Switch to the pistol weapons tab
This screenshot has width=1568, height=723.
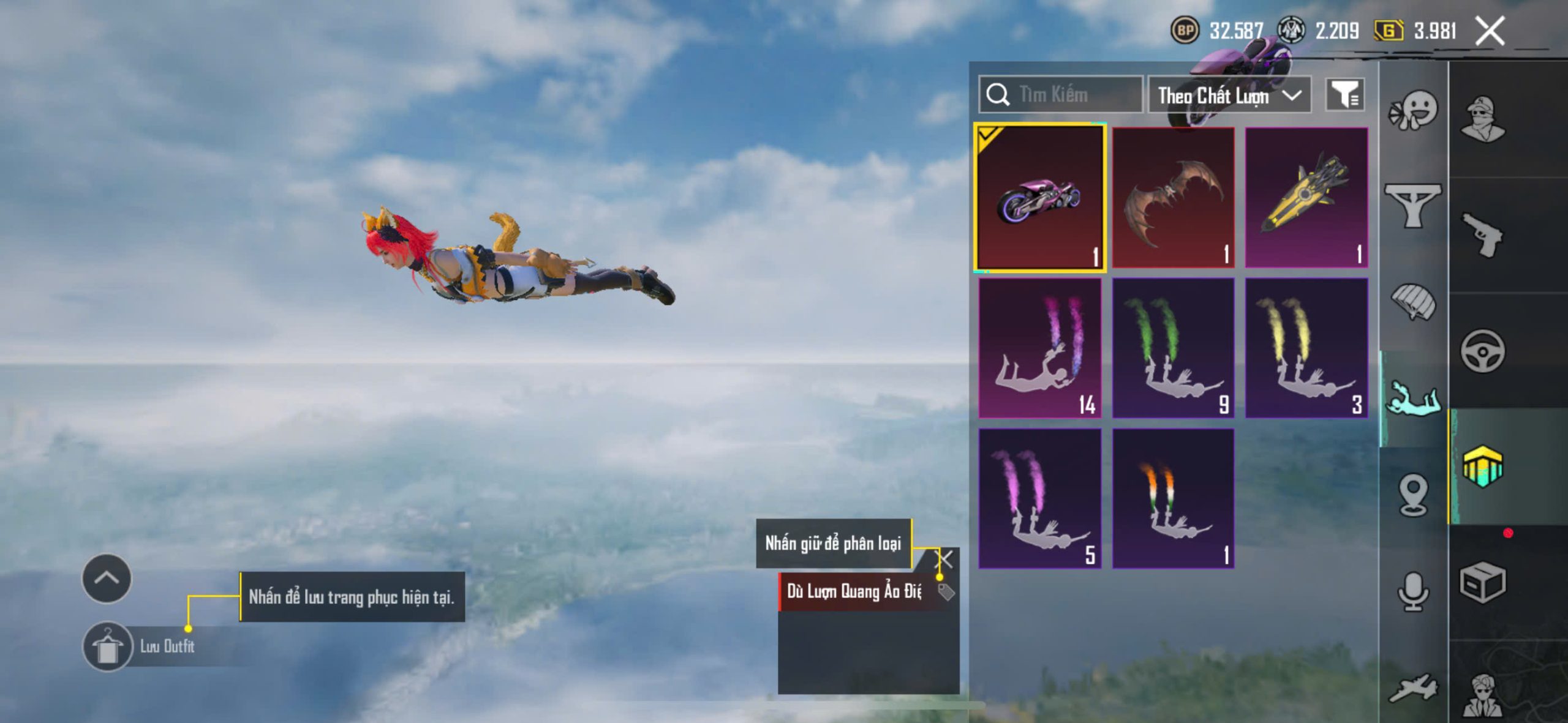(x=1482, y=234)
